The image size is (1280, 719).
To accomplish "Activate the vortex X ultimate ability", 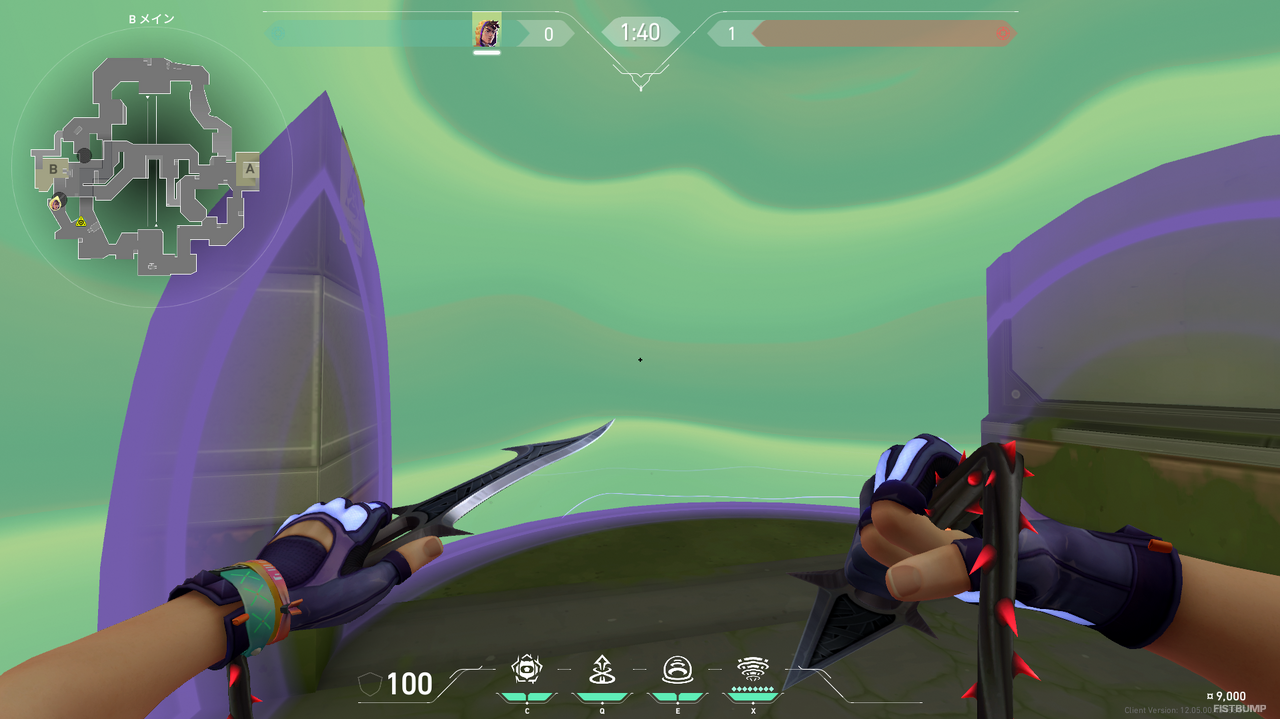I will click(x=752, y=669).
